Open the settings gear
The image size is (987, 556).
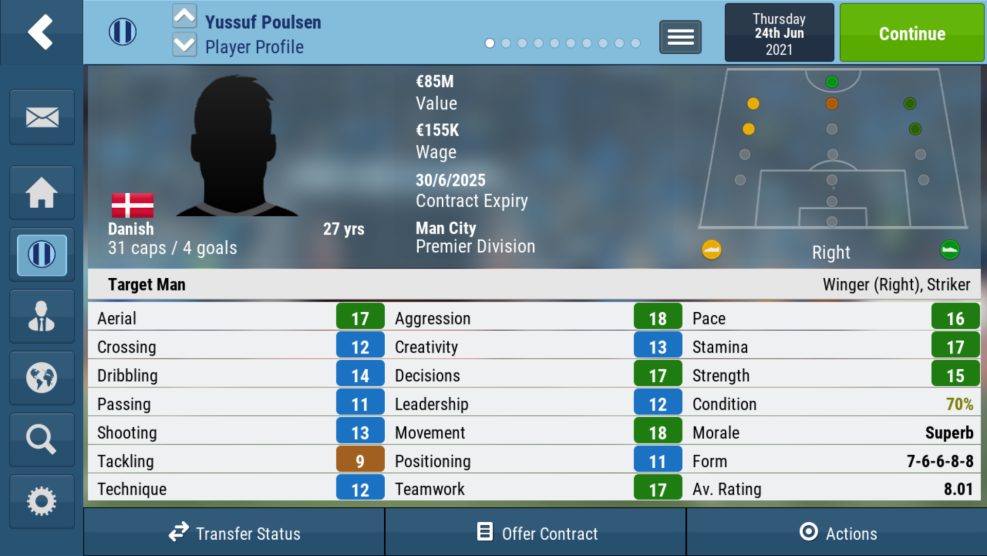(x=41, y=501)
